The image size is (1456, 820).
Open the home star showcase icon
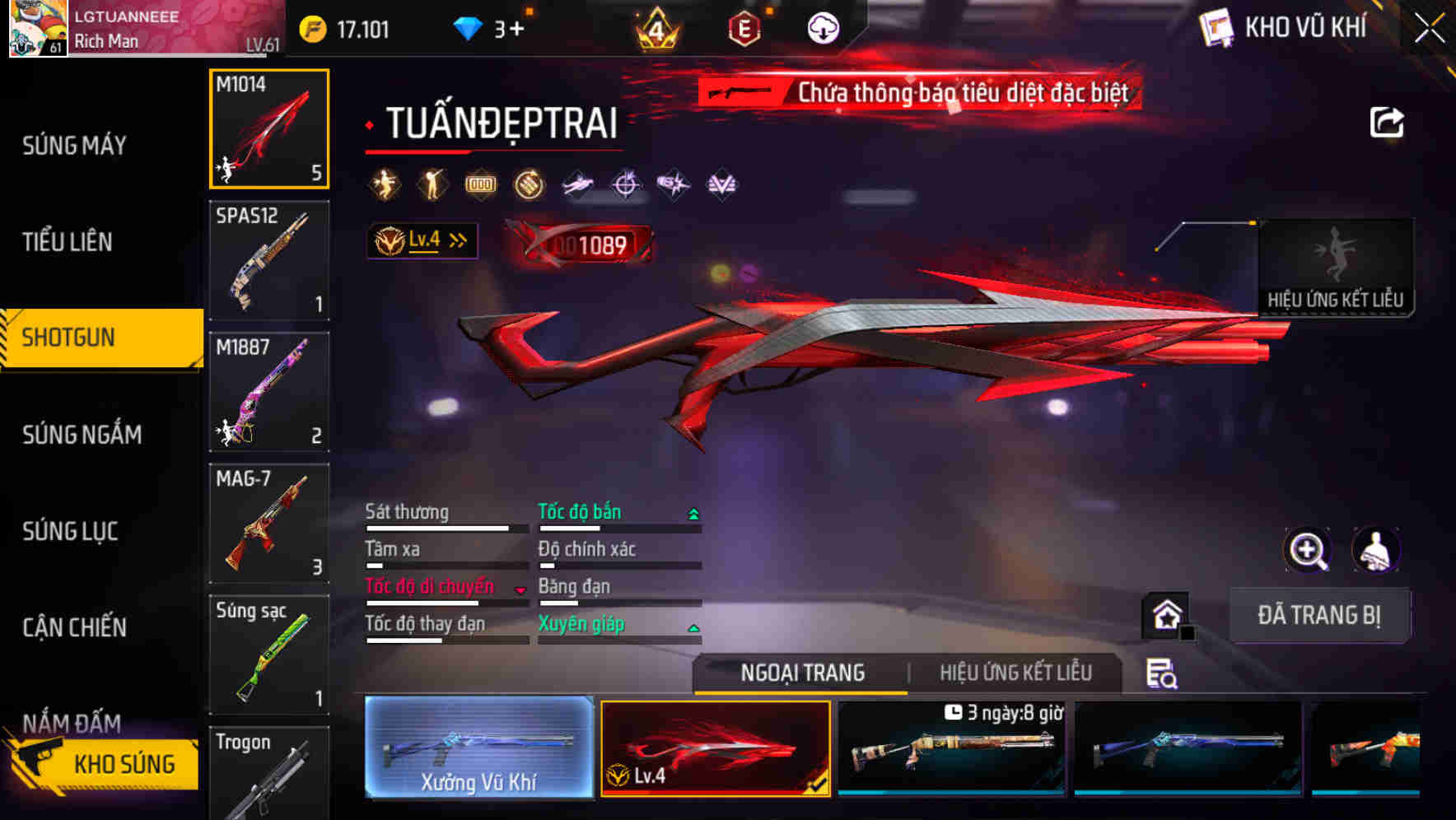[1164, 614]
